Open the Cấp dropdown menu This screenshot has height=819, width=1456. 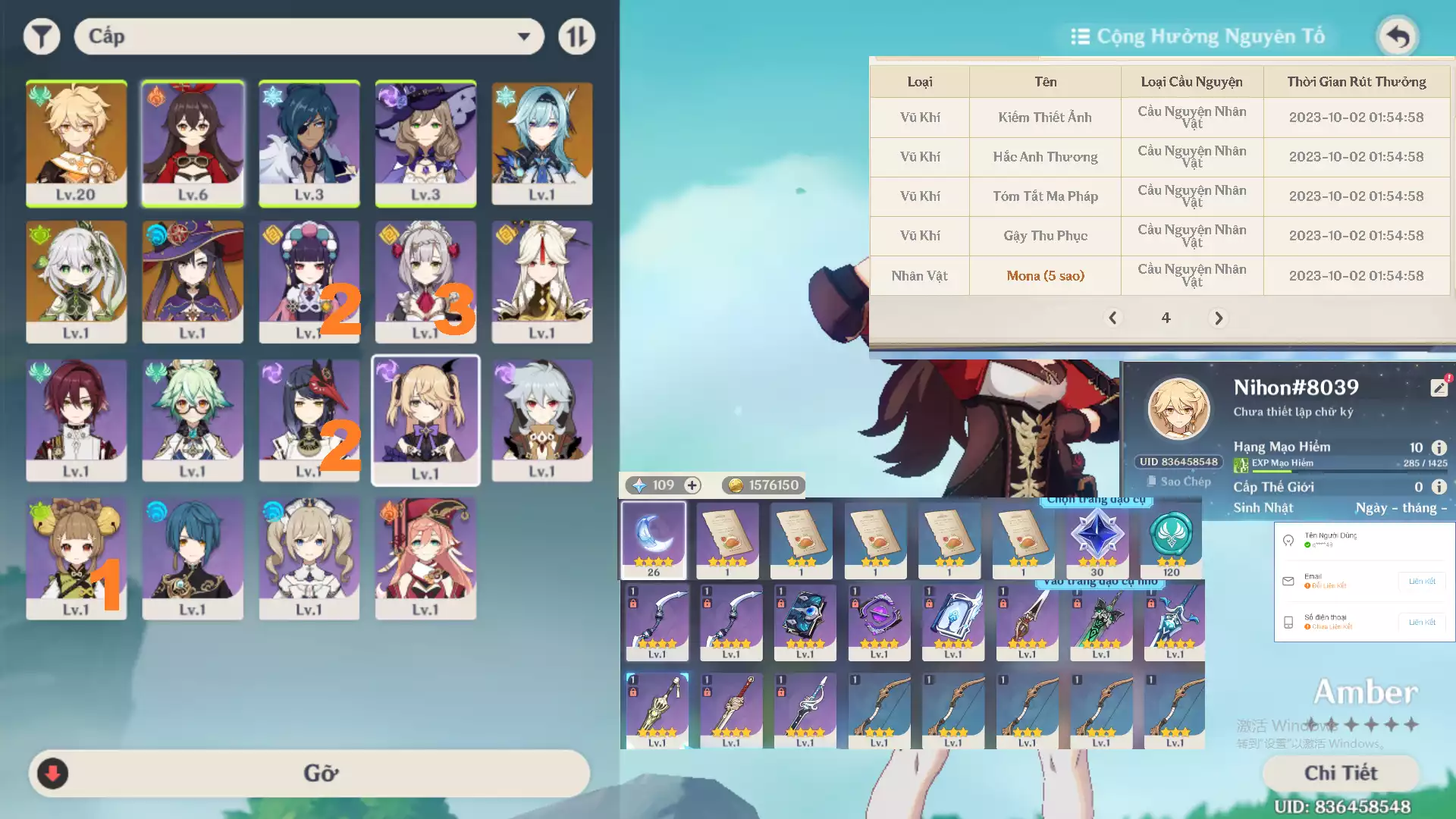[307, 36]
